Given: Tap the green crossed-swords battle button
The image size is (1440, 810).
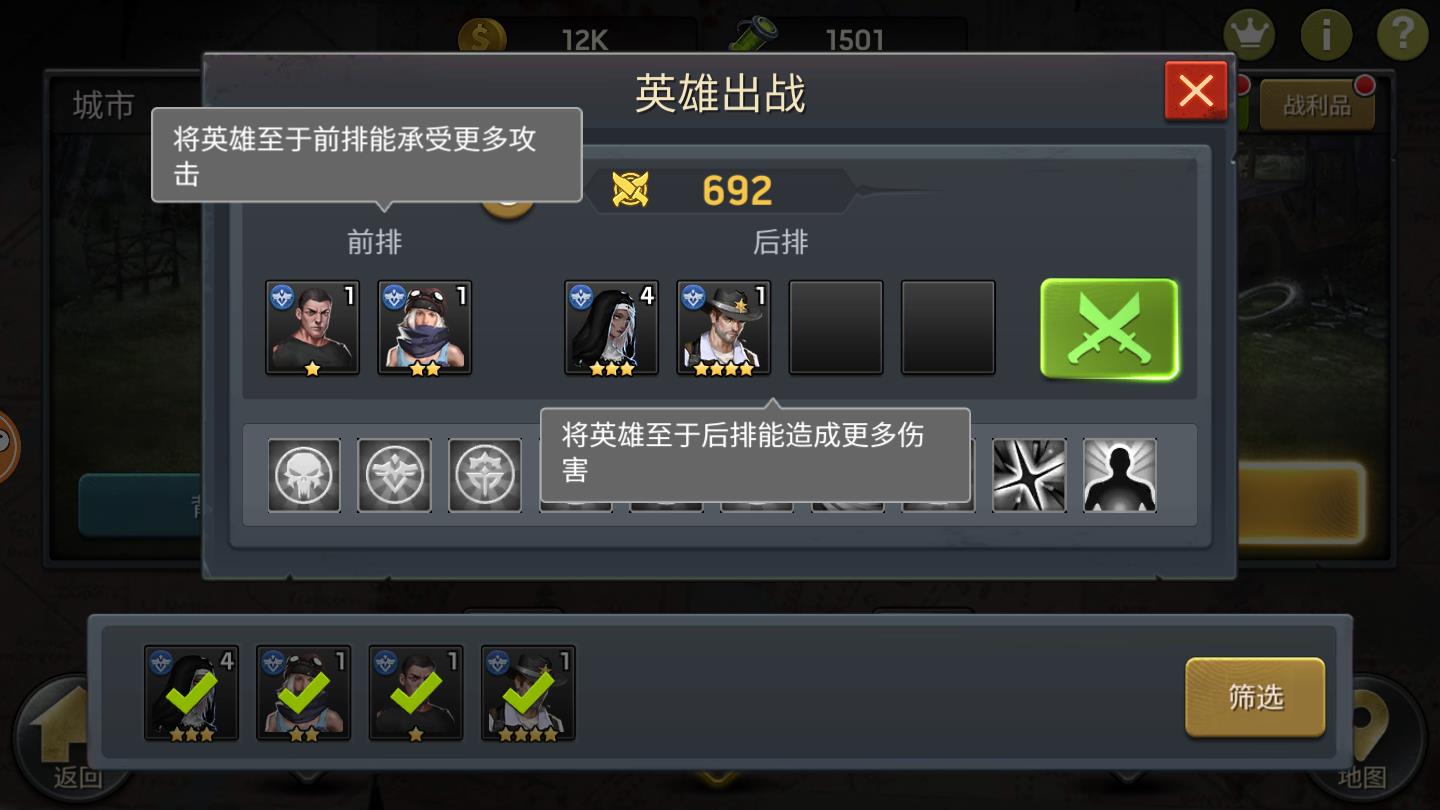Looking at the screenshot, I should coord(1108,327).
